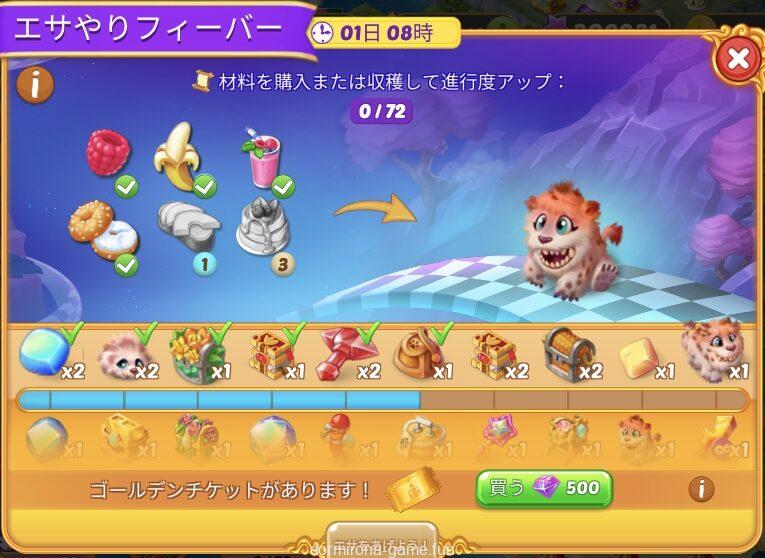Tap the brown leather bag reward
Viewport: 765px width, 558px height.
pos(418,352)
